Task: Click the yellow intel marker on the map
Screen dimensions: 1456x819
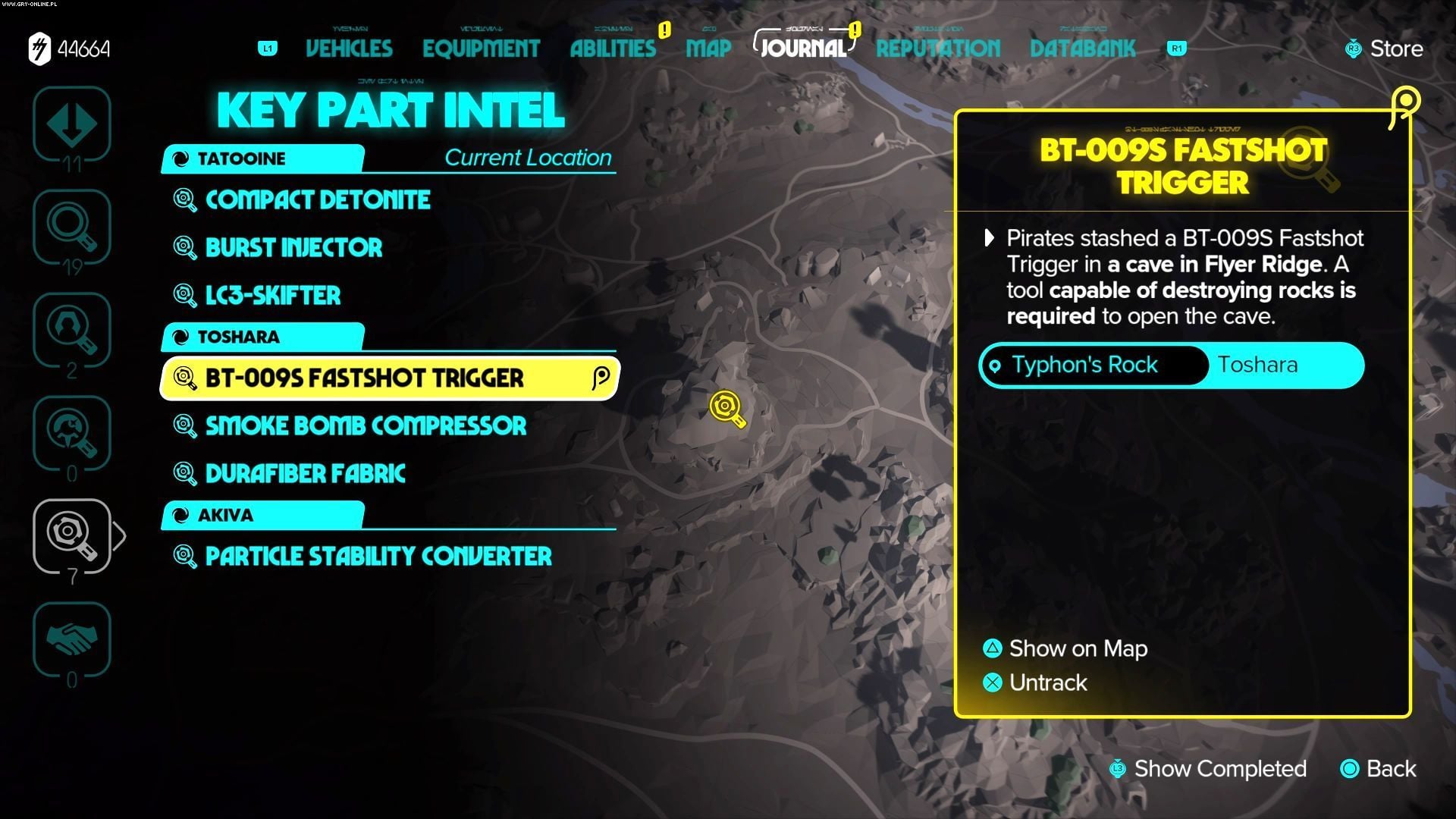Action: pyautogui.click(x=726, y=408)
